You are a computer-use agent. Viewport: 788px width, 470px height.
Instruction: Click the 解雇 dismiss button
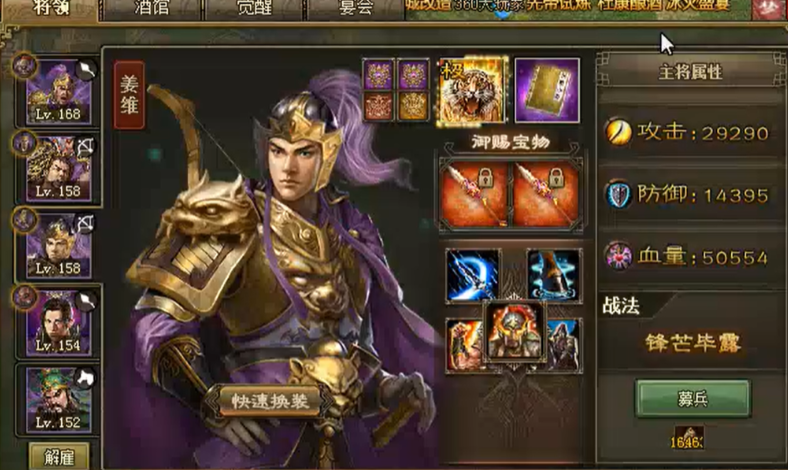tap(58, 456)
